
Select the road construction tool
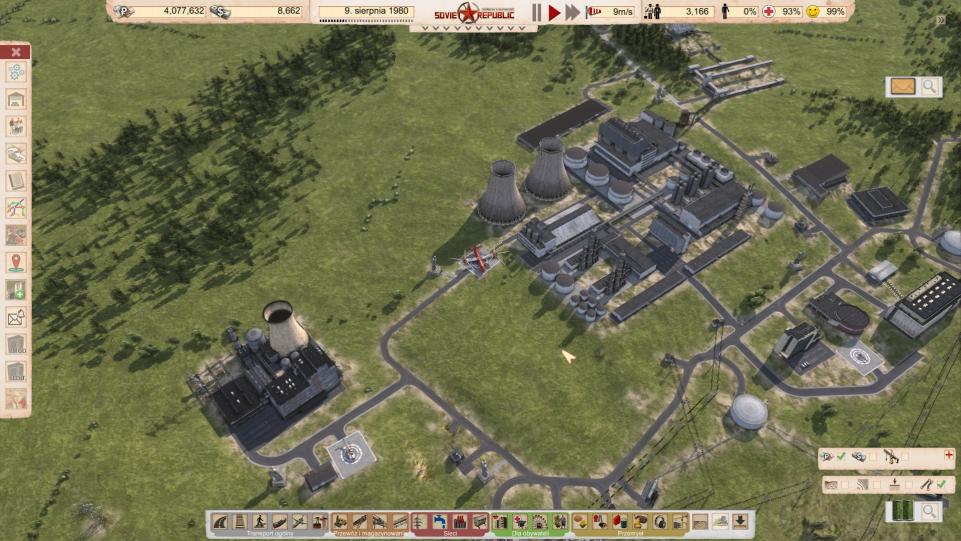(x=220, y=521)
